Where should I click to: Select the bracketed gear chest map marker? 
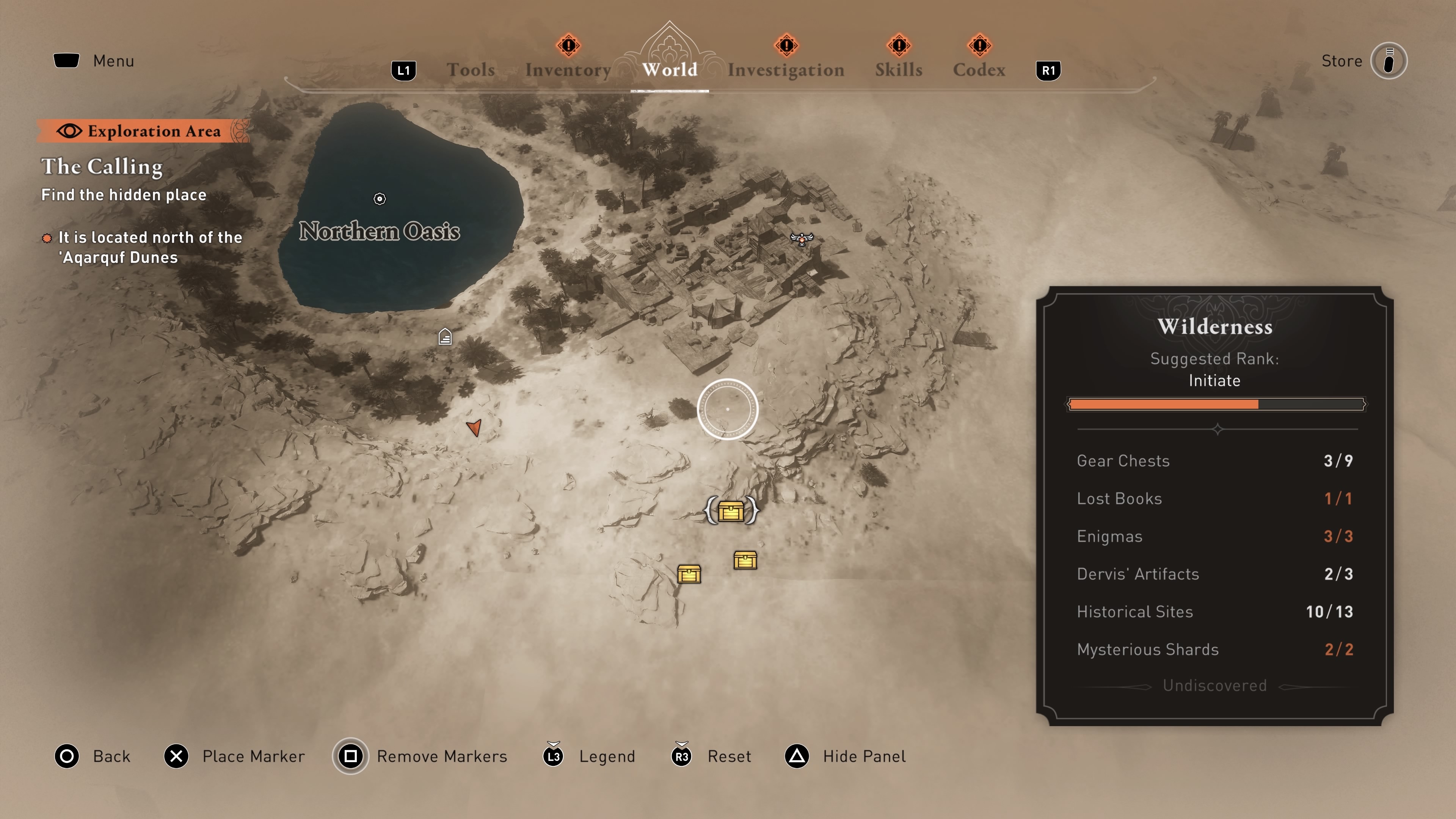[x=731, y=511]
